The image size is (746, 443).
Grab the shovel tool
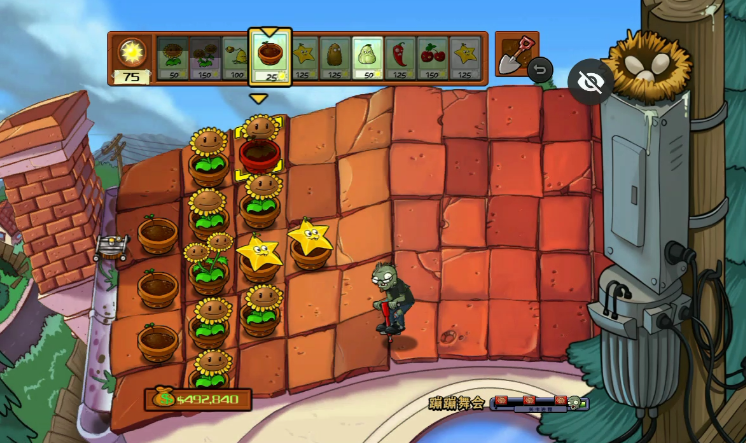[516, 53]
